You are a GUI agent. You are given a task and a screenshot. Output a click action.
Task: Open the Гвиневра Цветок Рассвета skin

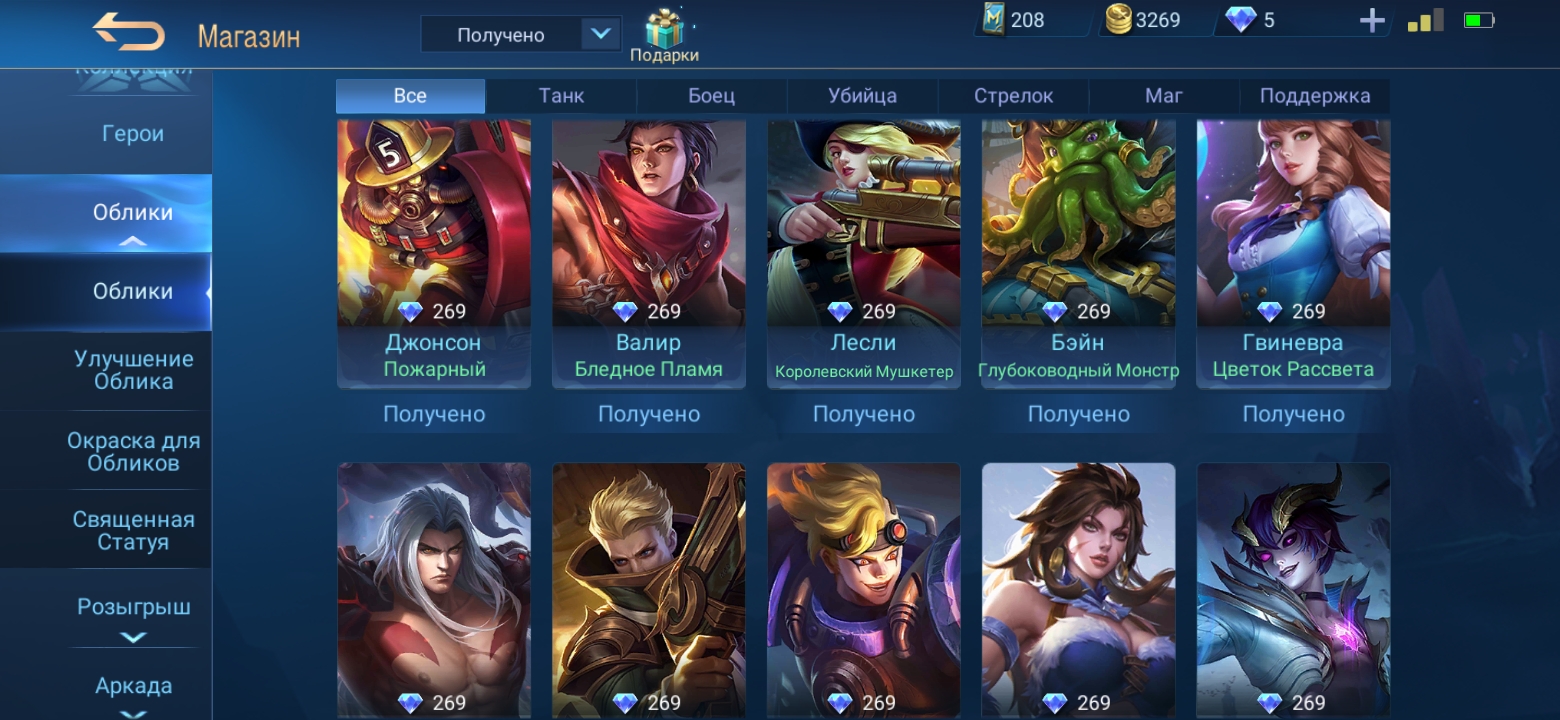pos(1293,250)
